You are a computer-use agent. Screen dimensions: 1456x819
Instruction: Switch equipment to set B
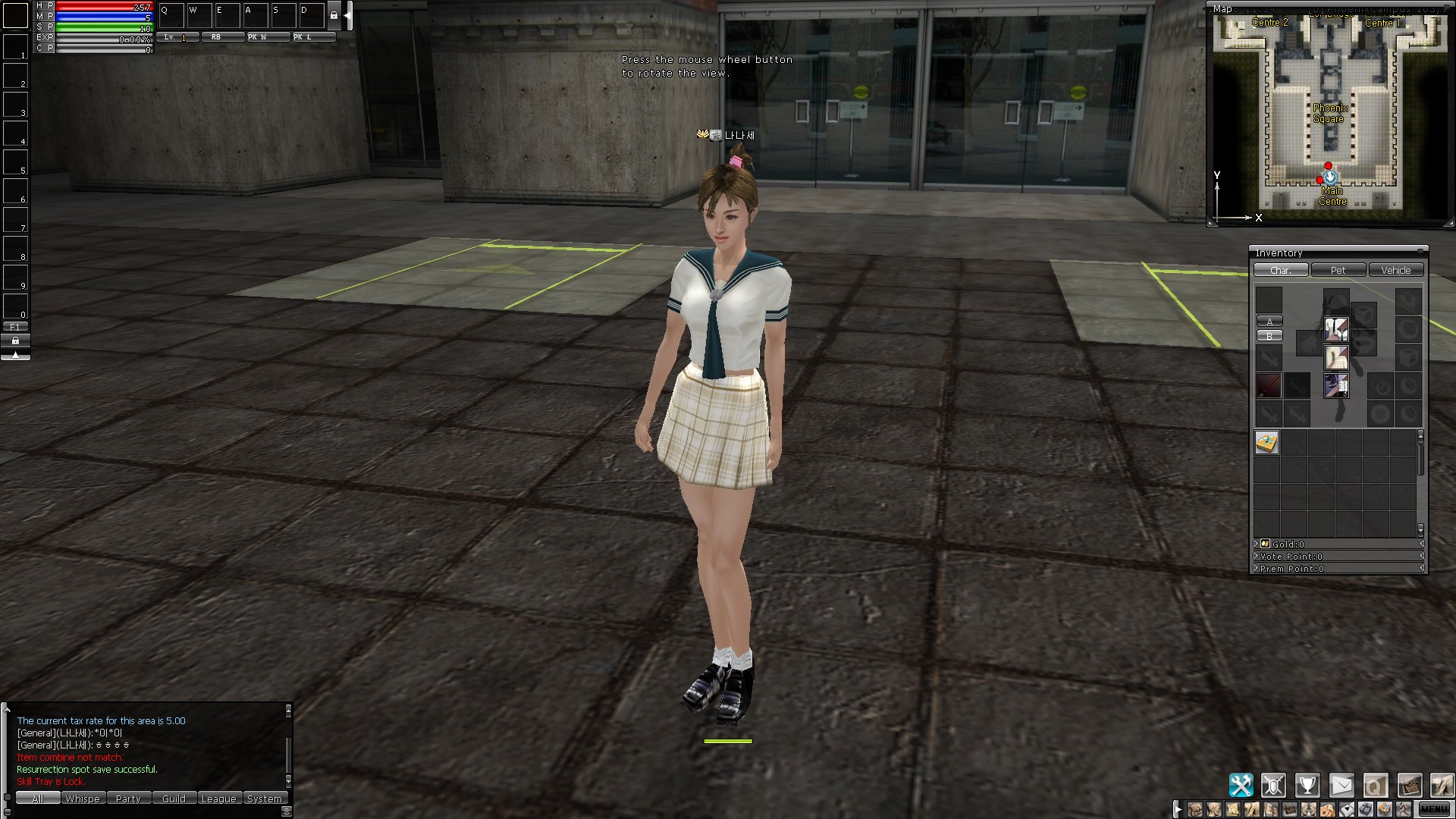coord(1269,336)
